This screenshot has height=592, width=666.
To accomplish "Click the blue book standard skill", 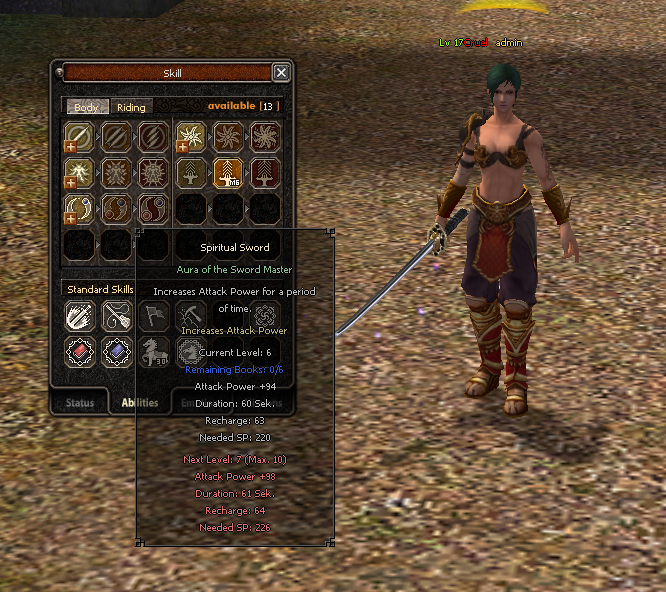I will pyautogui.click(x=116, y=351).
